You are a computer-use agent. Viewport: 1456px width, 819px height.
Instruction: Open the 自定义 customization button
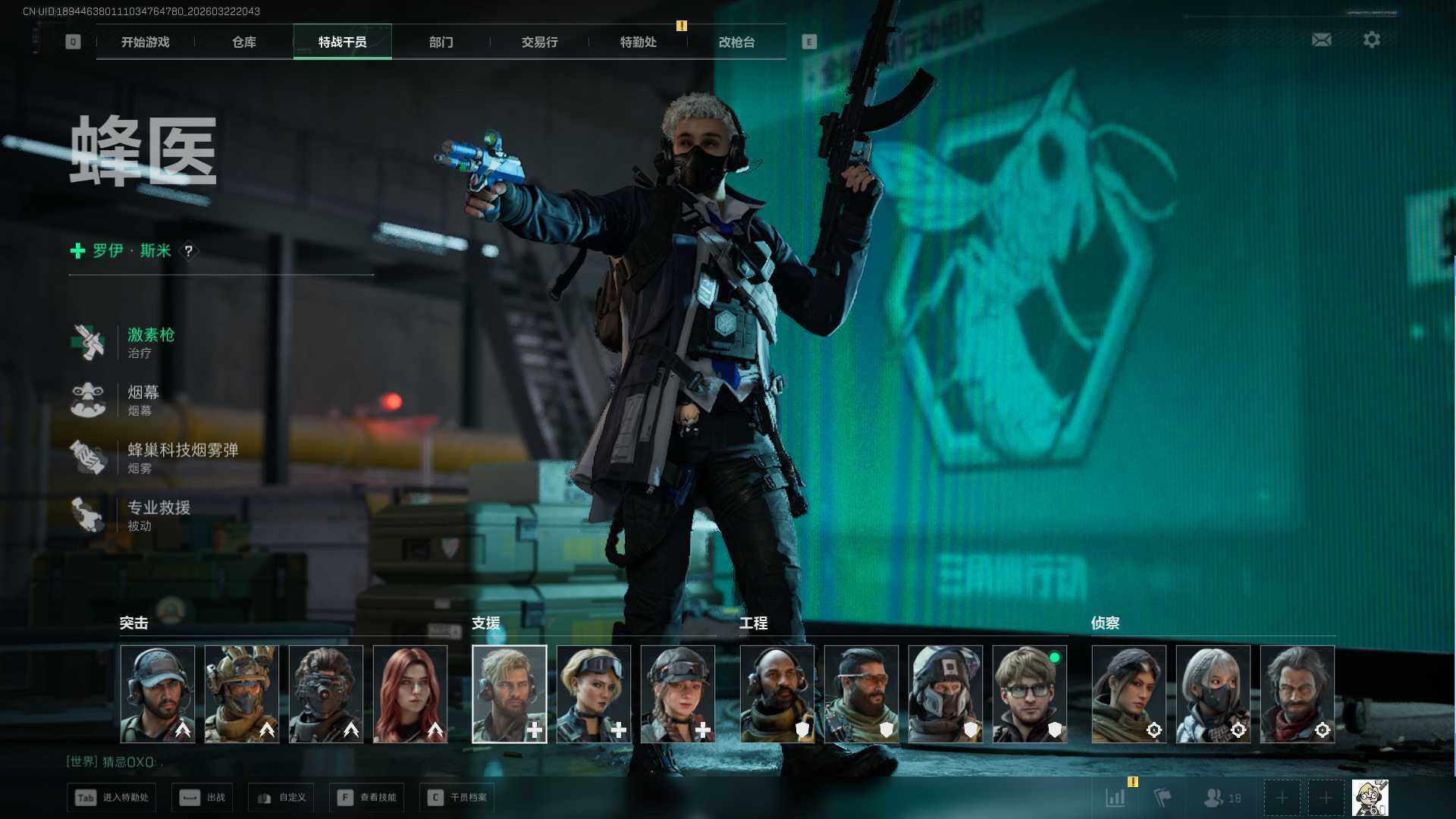pos(281,798)
